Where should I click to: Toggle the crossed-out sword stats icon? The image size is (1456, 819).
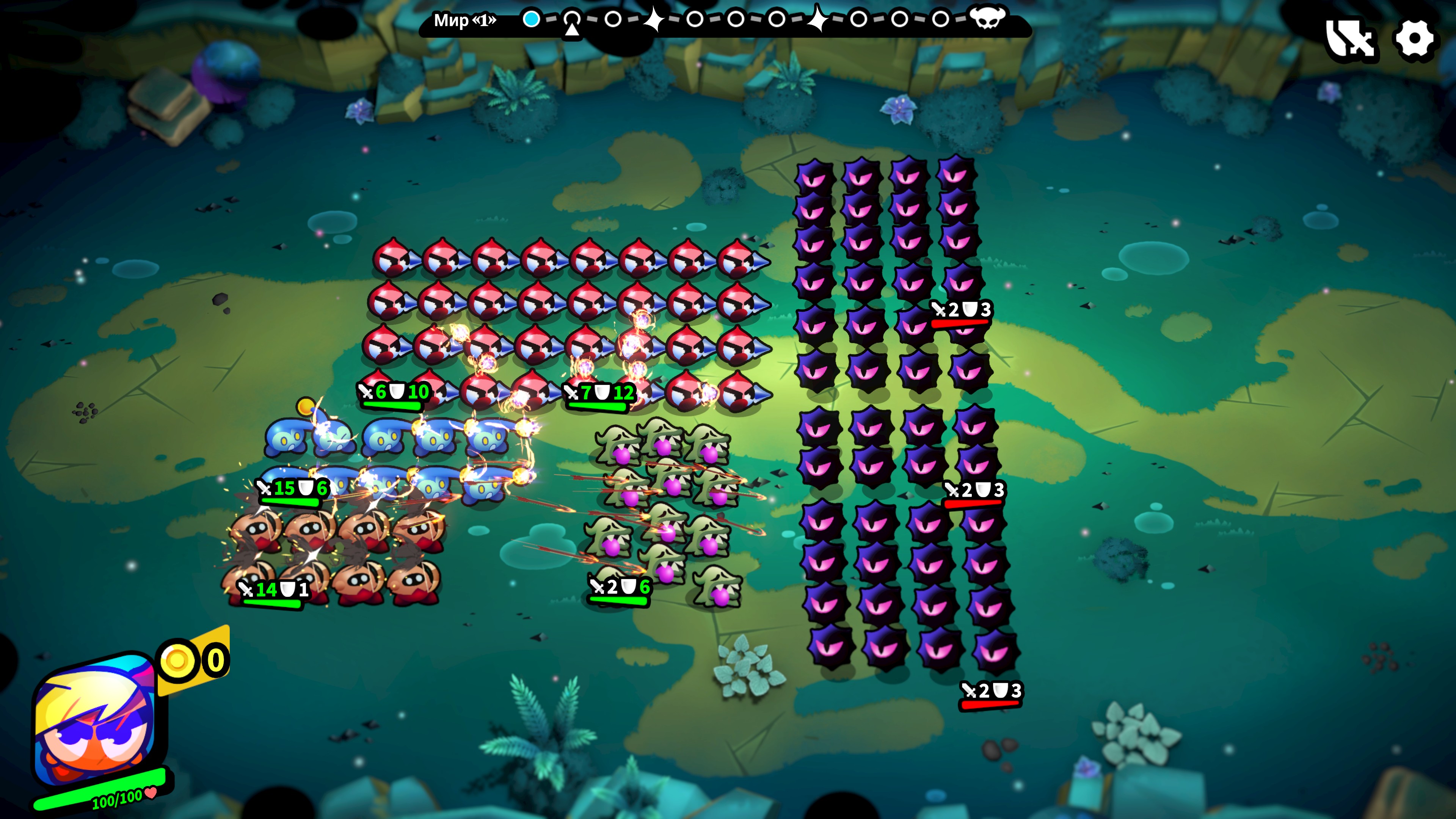pyautogui.click(x=1350, y=39)
